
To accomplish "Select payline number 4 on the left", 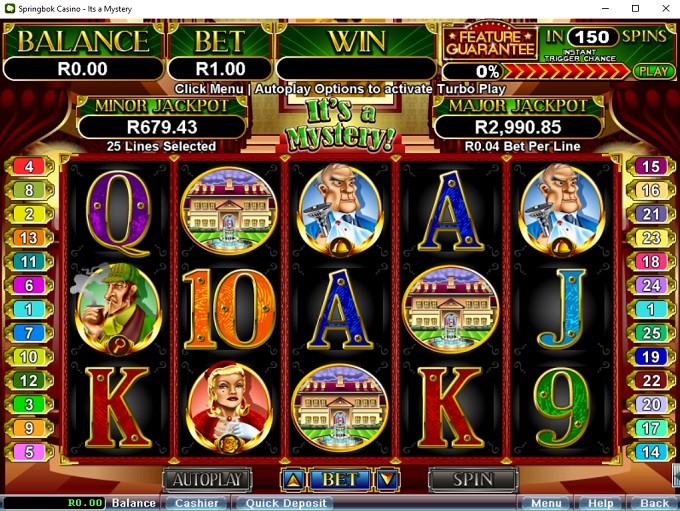I will pos(29,167).
